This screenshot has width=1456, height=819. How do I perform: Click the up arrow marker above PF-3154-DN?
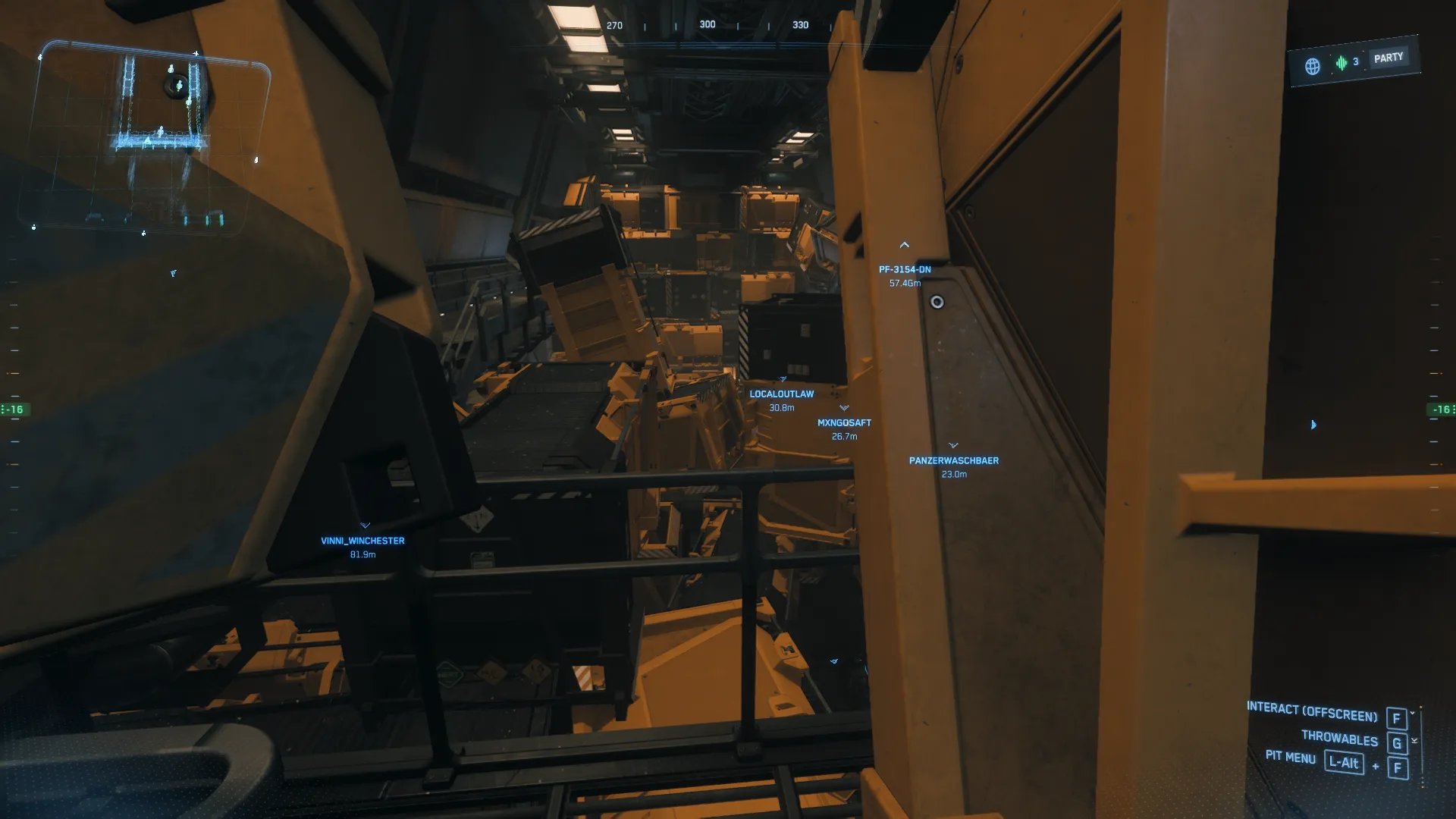pyautogui.click(x=904, y=245)
